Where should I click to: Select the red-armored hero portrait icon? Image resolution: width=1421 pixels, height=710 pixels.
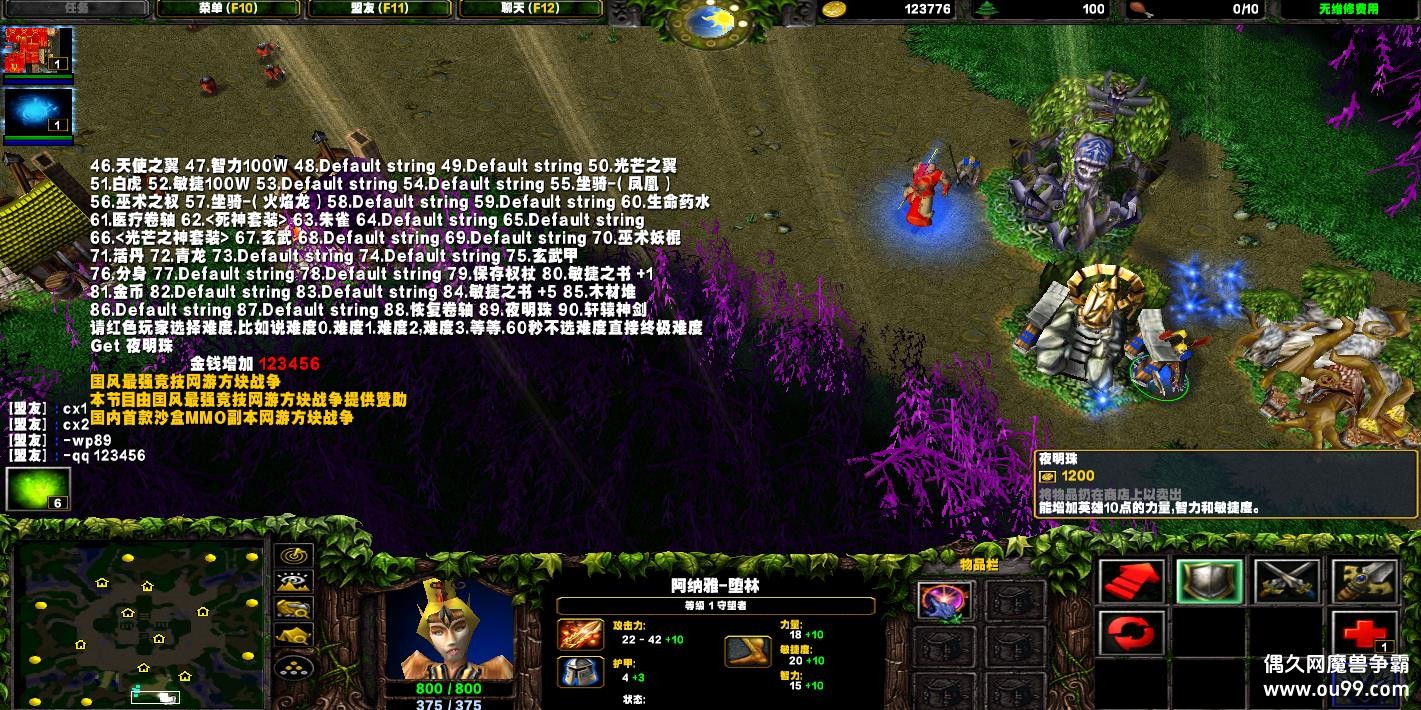tap(38, 51)
